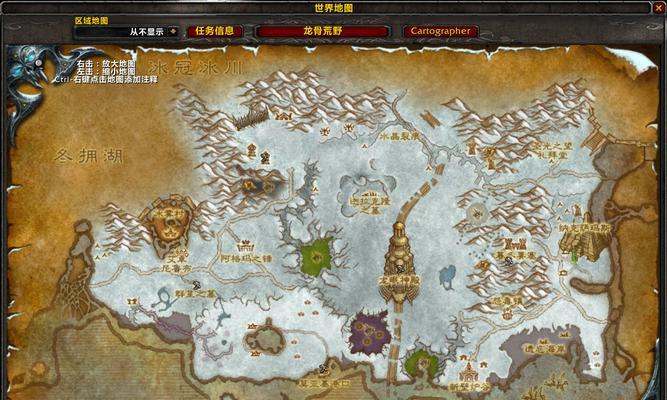Open the 龙骨荒野 zone selector

click(x=322, y=31)
